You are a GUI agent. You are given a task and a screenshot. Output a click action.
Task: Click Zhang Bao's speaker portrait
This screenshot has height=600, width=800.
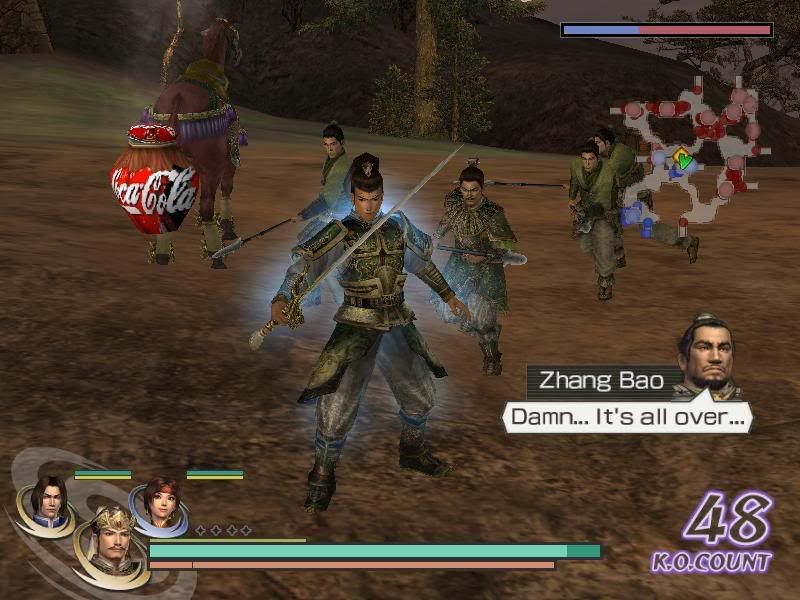708,354
